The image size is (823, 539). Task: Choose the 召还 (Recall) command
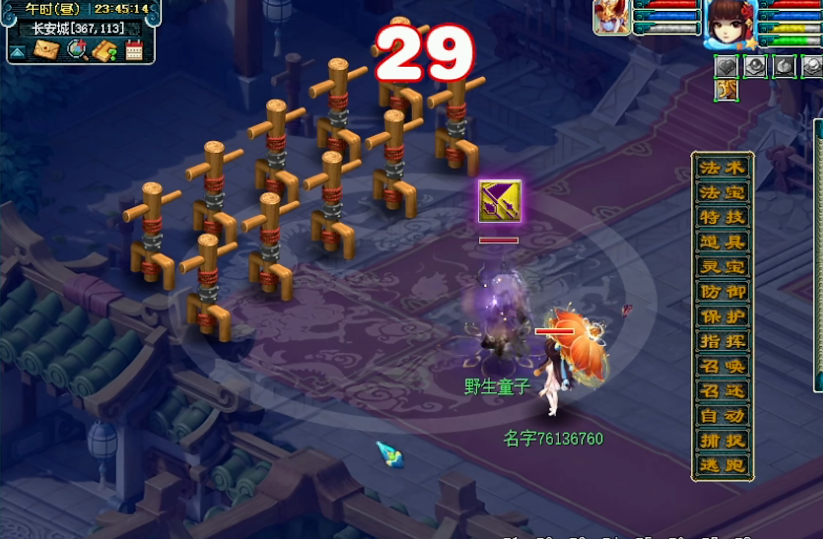point(722,391)
